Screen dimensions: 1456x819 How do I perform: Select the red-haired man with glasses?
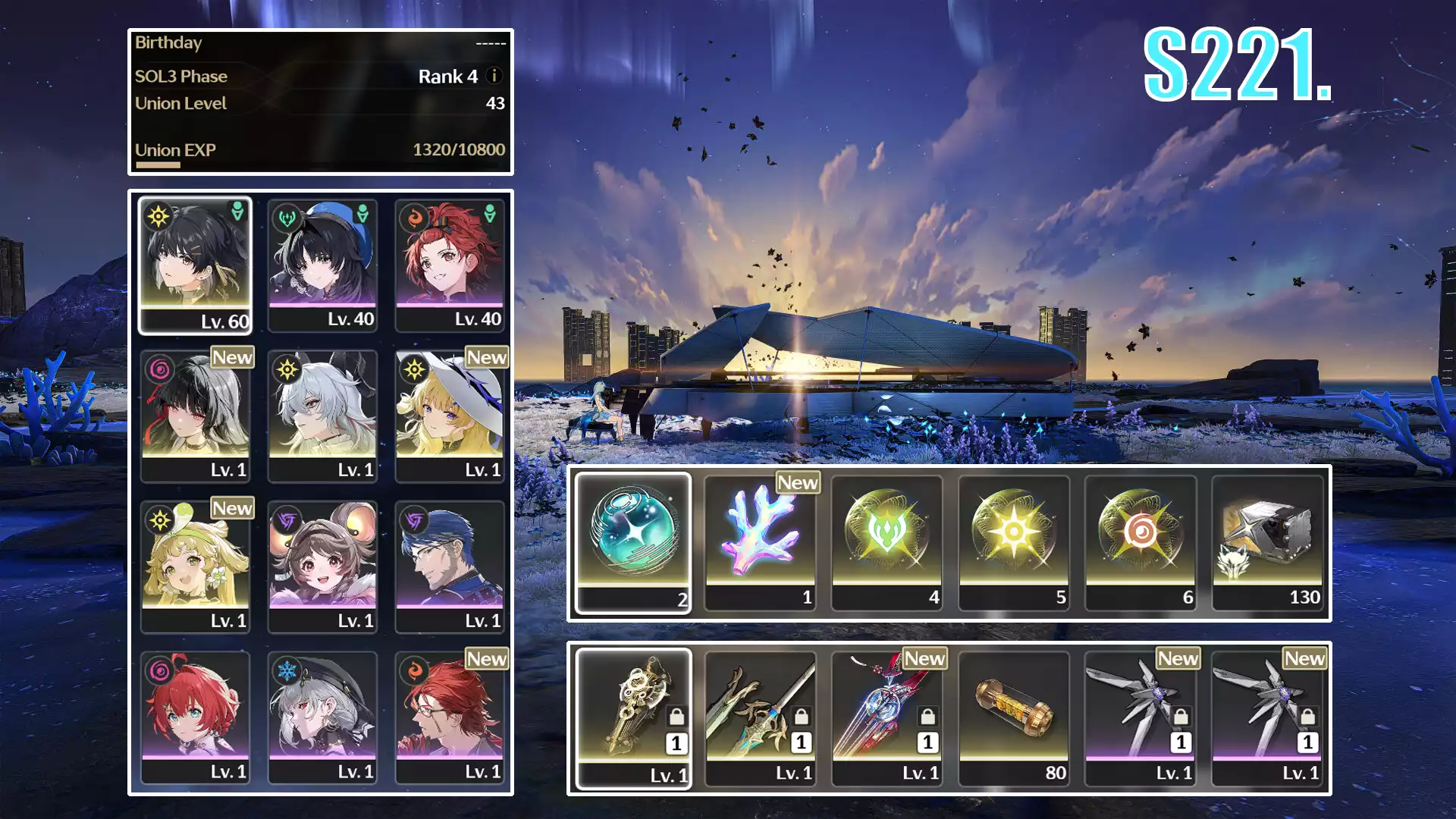coord(450,717)
